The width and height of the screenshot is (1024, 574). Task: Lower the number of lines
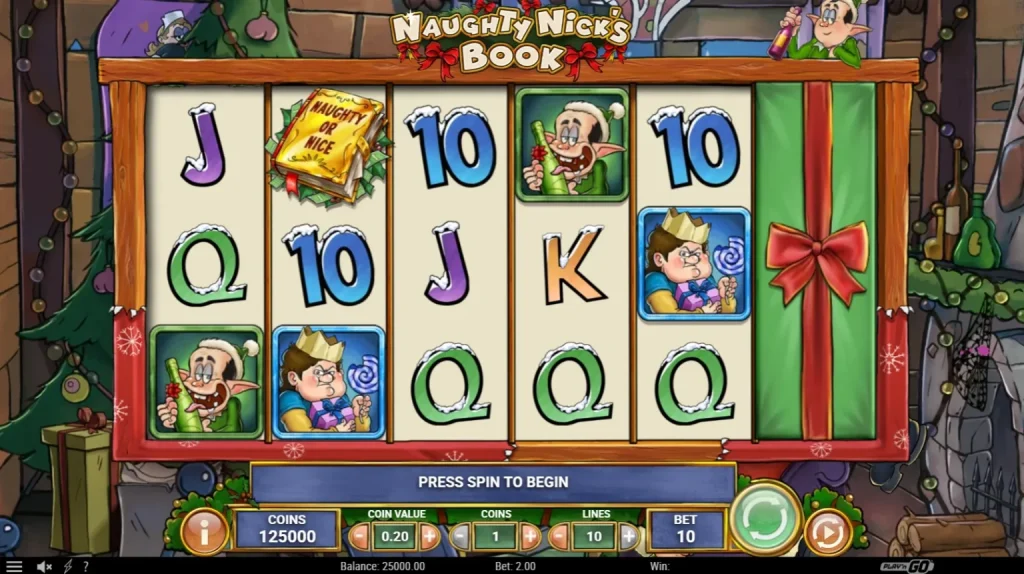pyautogui.click(x=559, y=537)
